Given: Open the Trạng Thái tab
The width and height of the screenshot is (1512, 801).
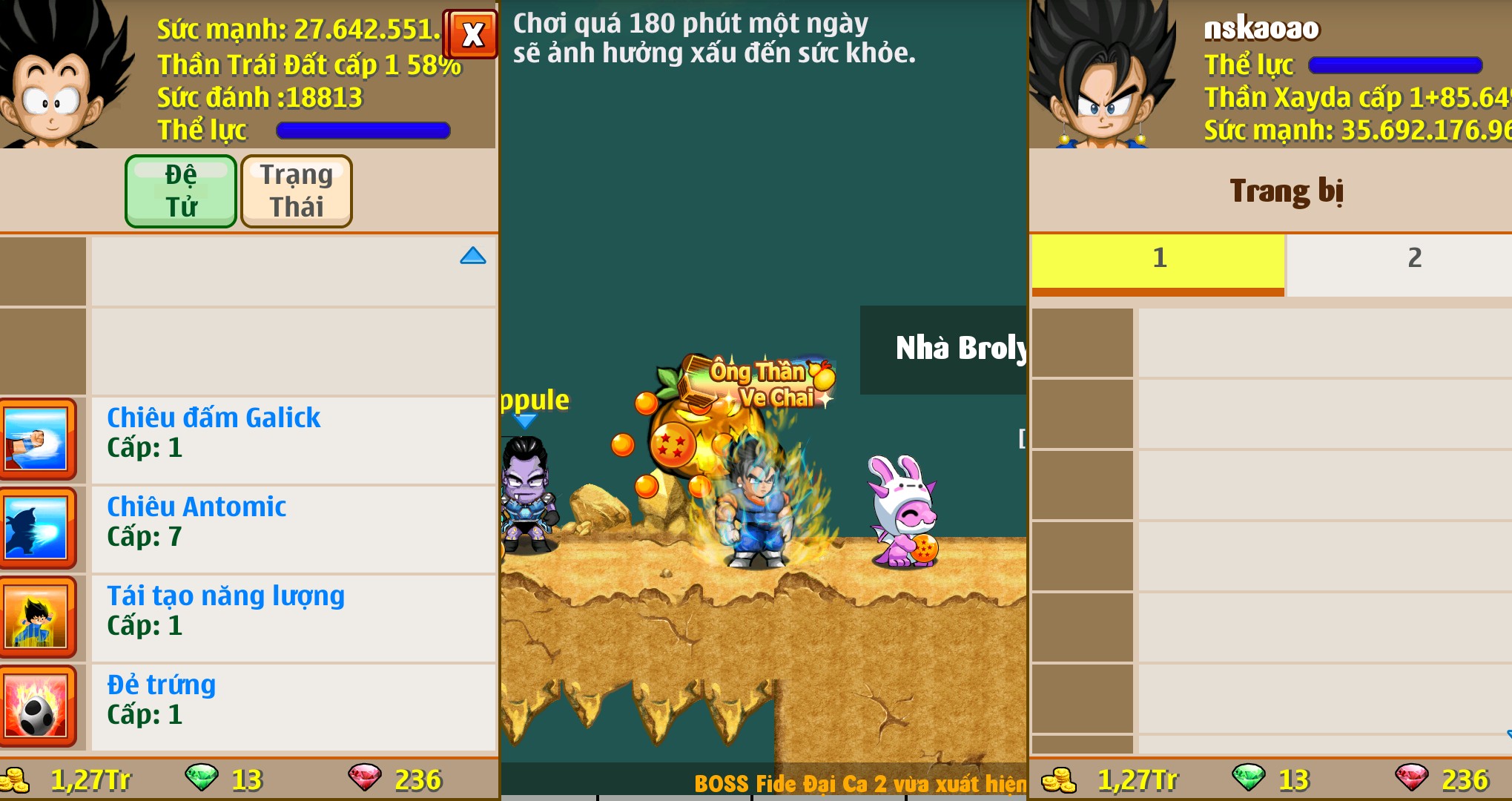Looking at the screenshot, I should pyautogui.click(x=296, y=191).
